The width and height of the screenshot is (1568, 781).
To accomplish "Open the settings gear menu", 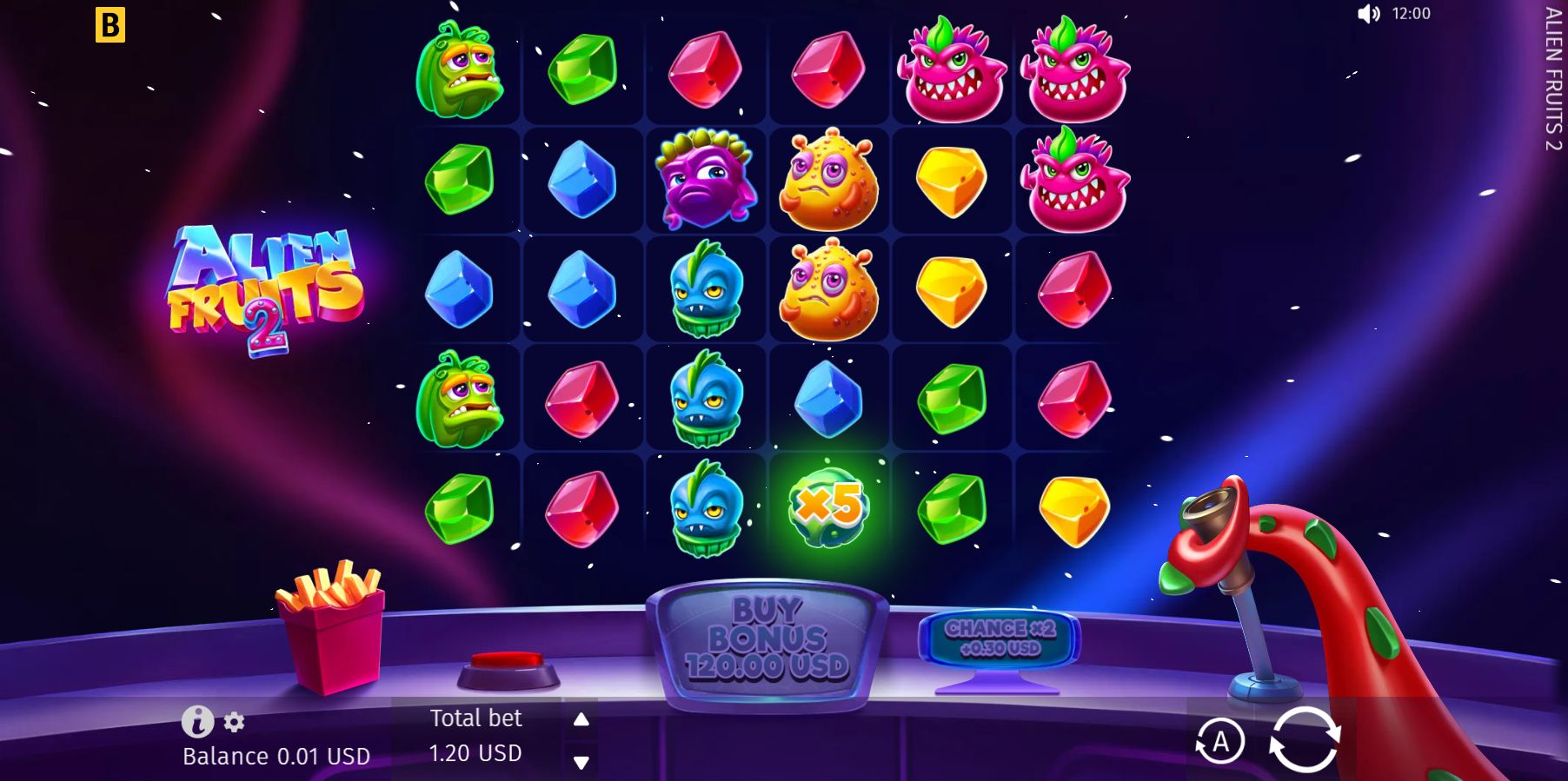I will click(x=231, y=721).
